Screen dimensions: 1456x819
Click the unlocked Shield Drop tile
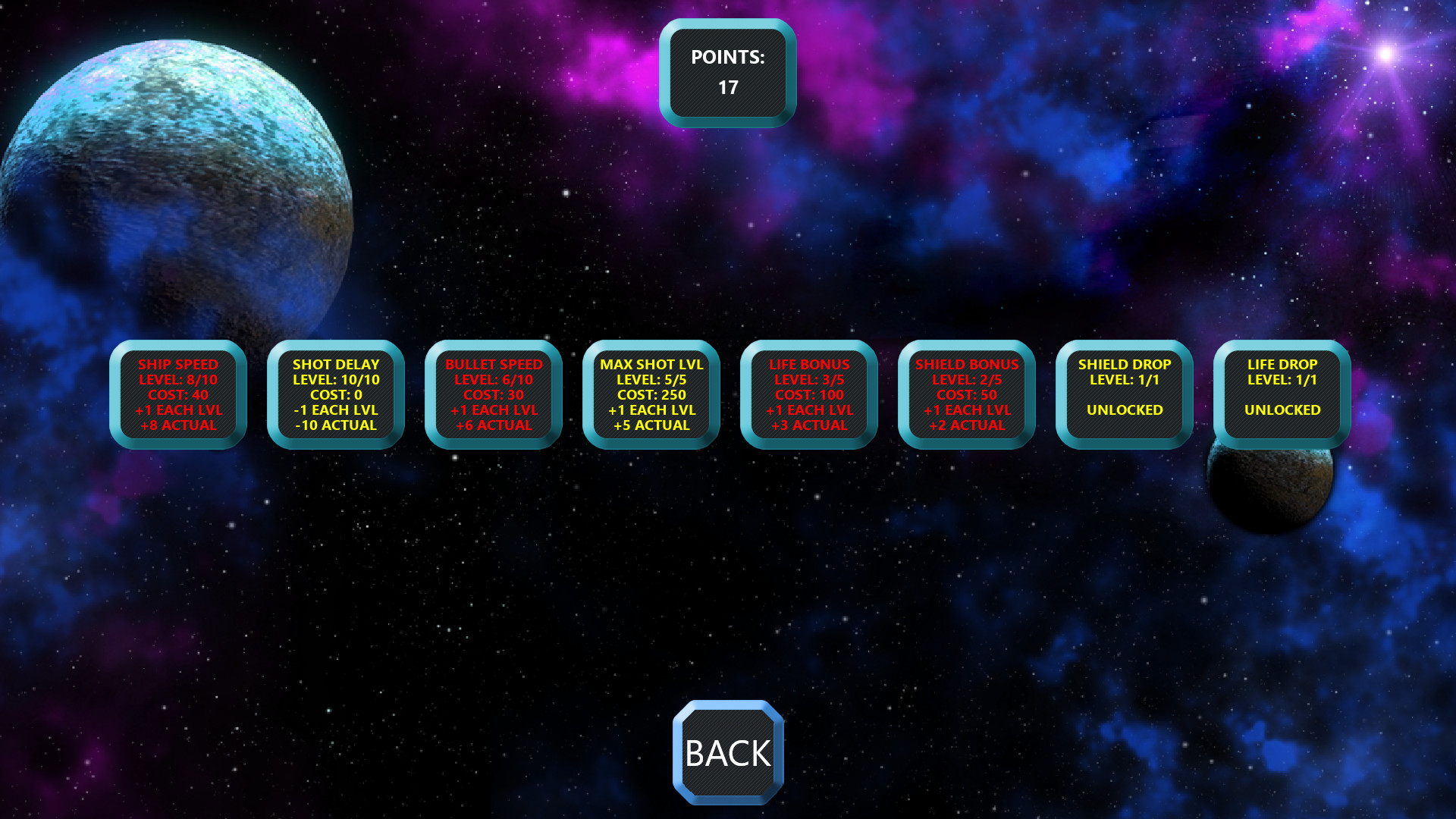point(1124,394)
